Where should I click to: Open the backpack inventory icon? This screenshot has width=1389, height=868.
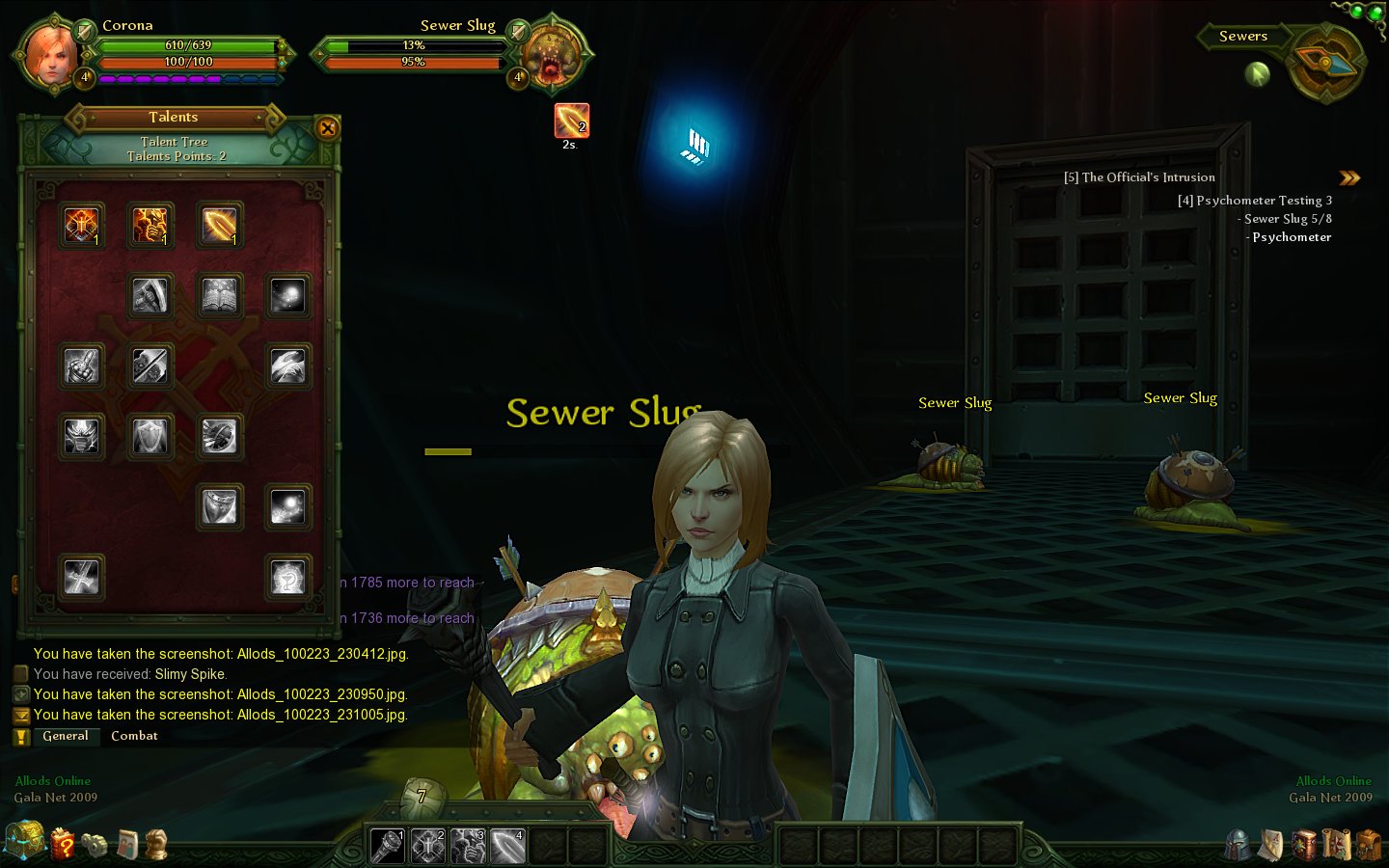coord(1368,845)
